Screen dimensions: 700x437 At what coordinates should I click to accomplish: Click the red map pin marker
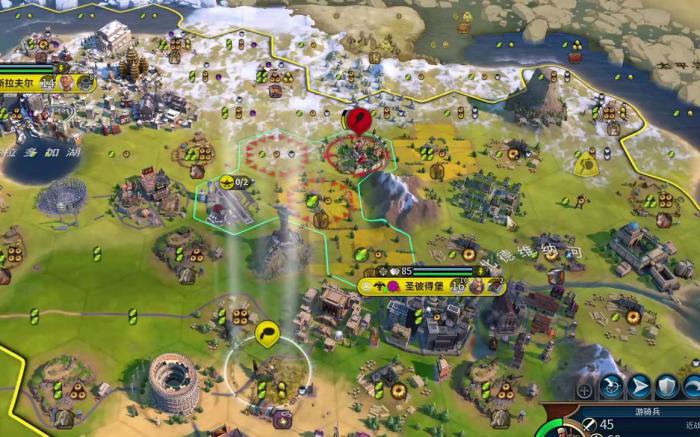pos(357,121)
